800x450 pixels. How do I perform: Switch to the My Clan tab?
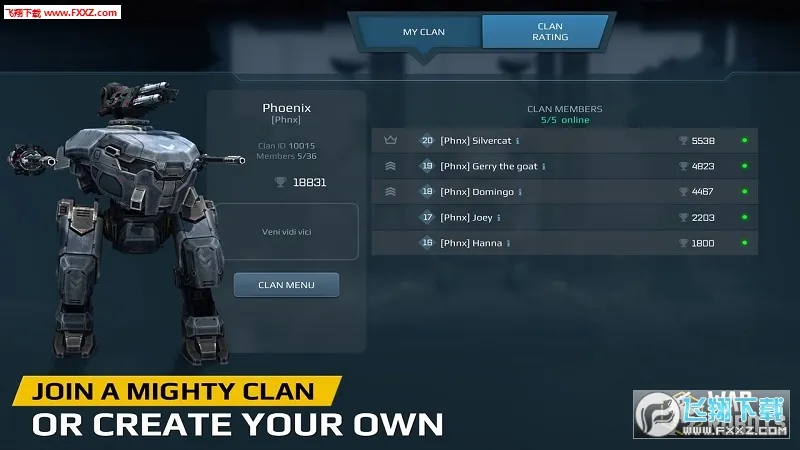pyautogui.click(x=424, y=32)
